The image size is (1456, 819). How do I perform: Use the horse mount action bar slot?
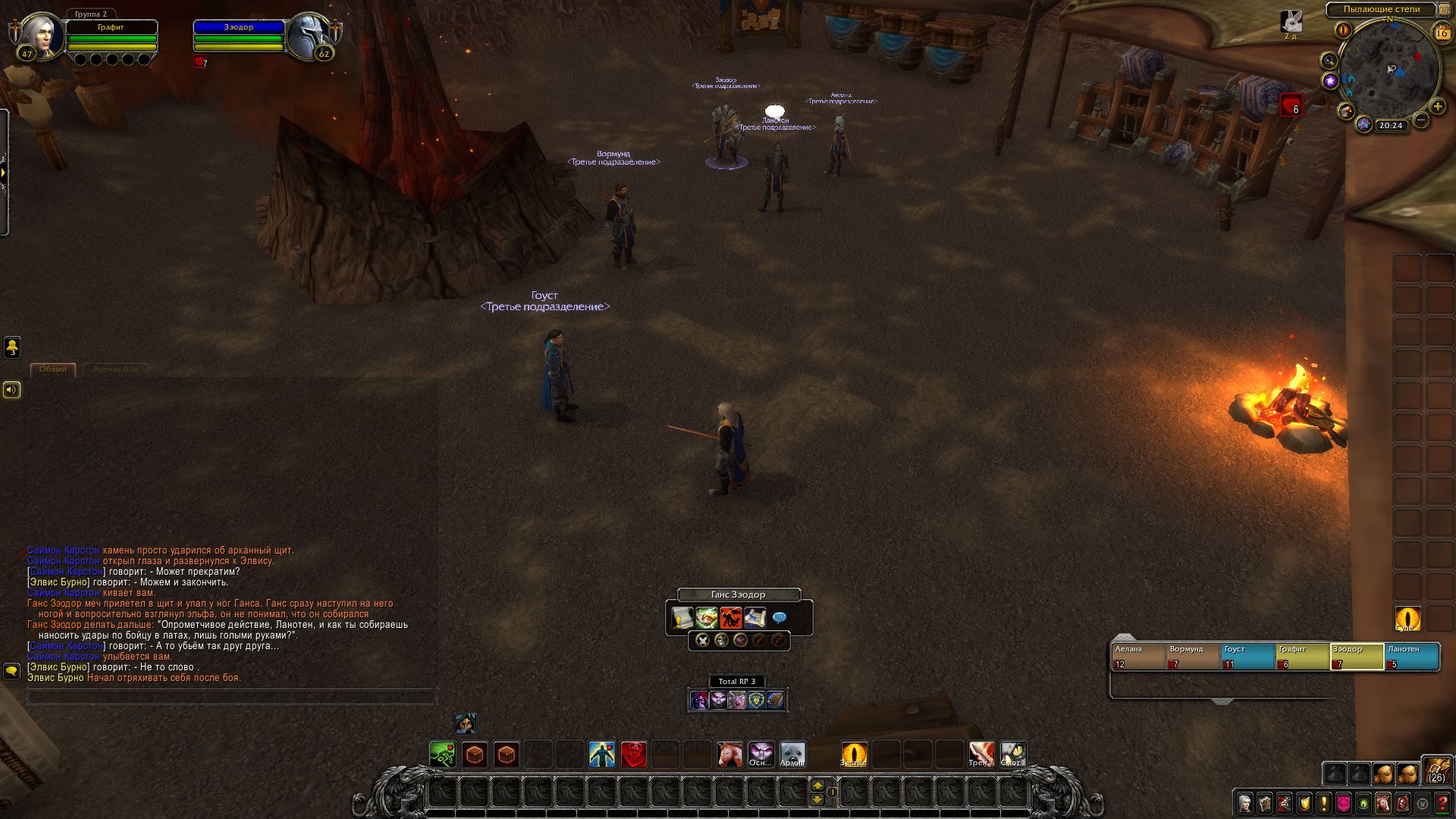coord(730,755)
